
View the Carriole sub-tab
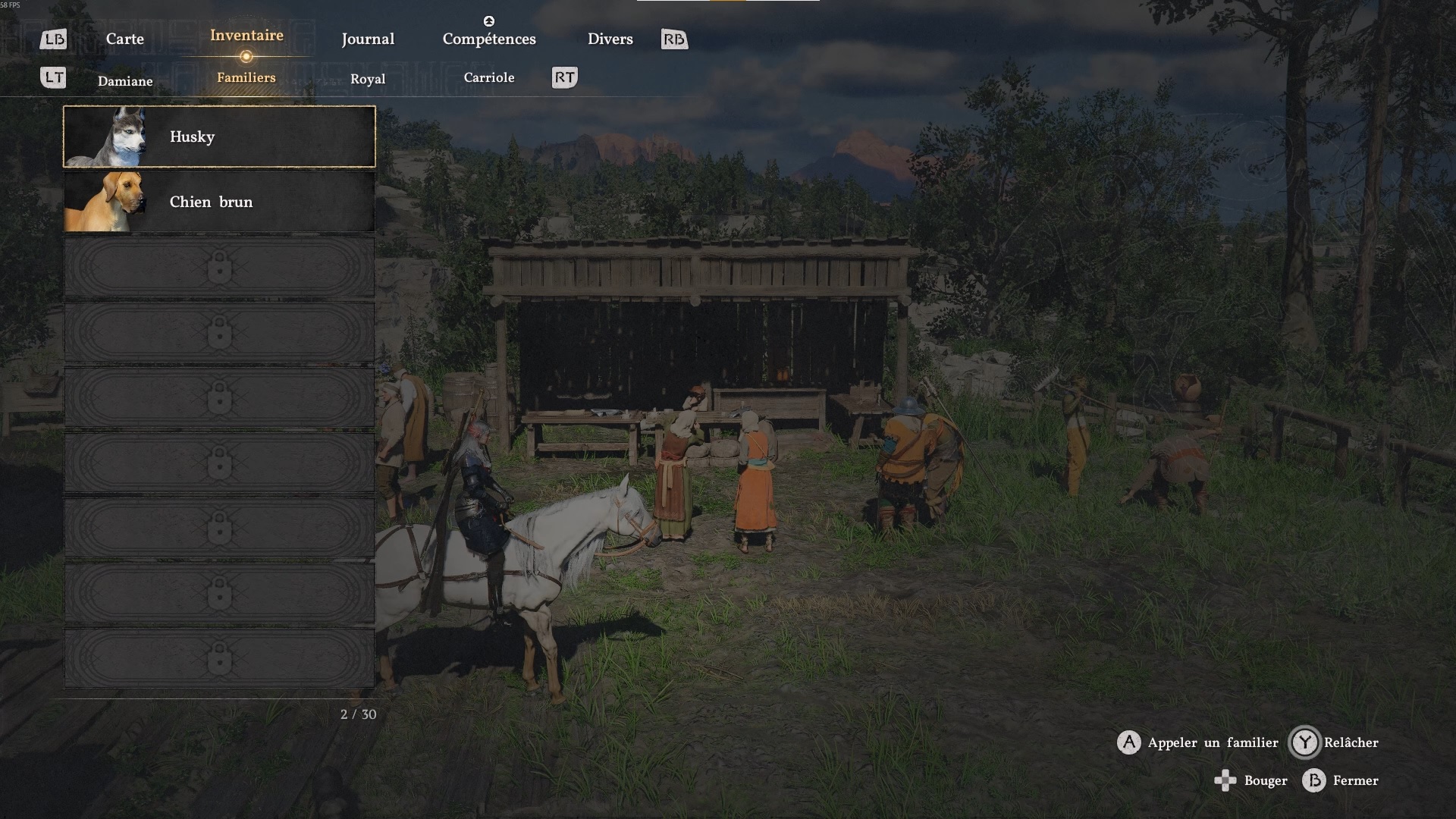pyautogui.click(x=489, y=77)
